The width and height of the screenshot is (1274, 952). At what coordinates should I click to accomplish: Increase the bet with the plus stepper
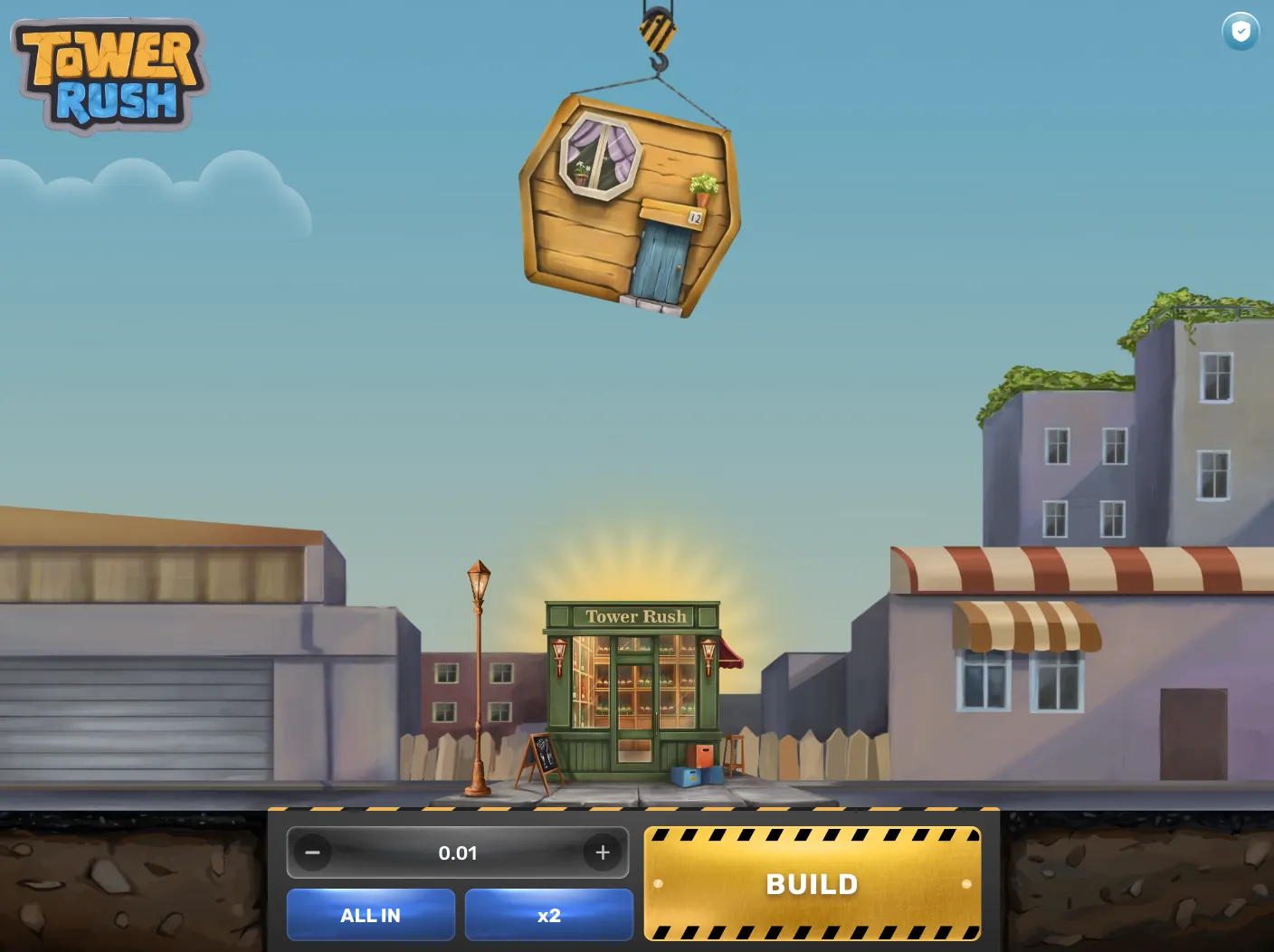pyautogui.click(x=603, y=852)
